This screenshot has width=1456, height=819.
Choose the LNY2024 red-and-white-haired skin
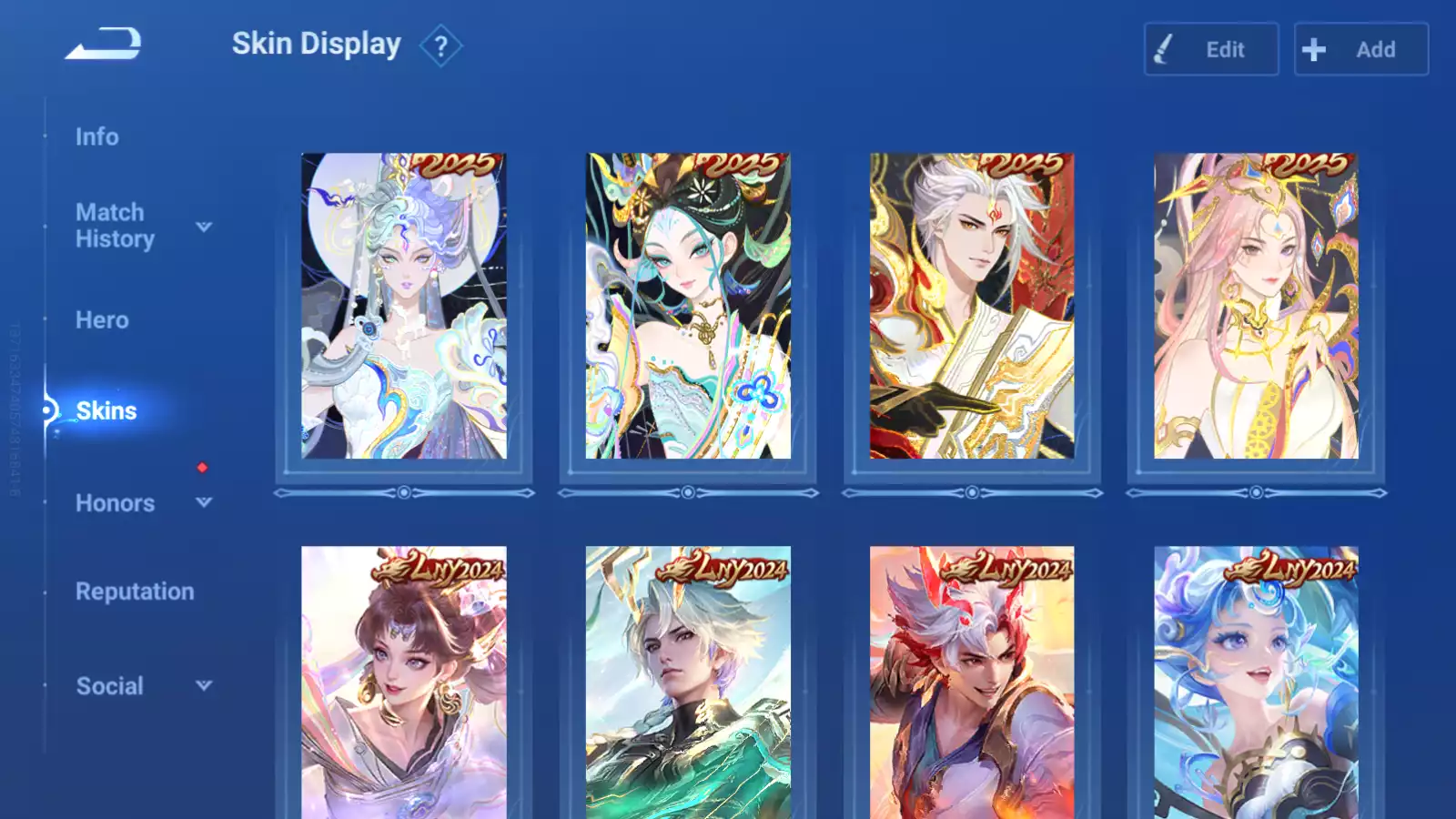972,682
